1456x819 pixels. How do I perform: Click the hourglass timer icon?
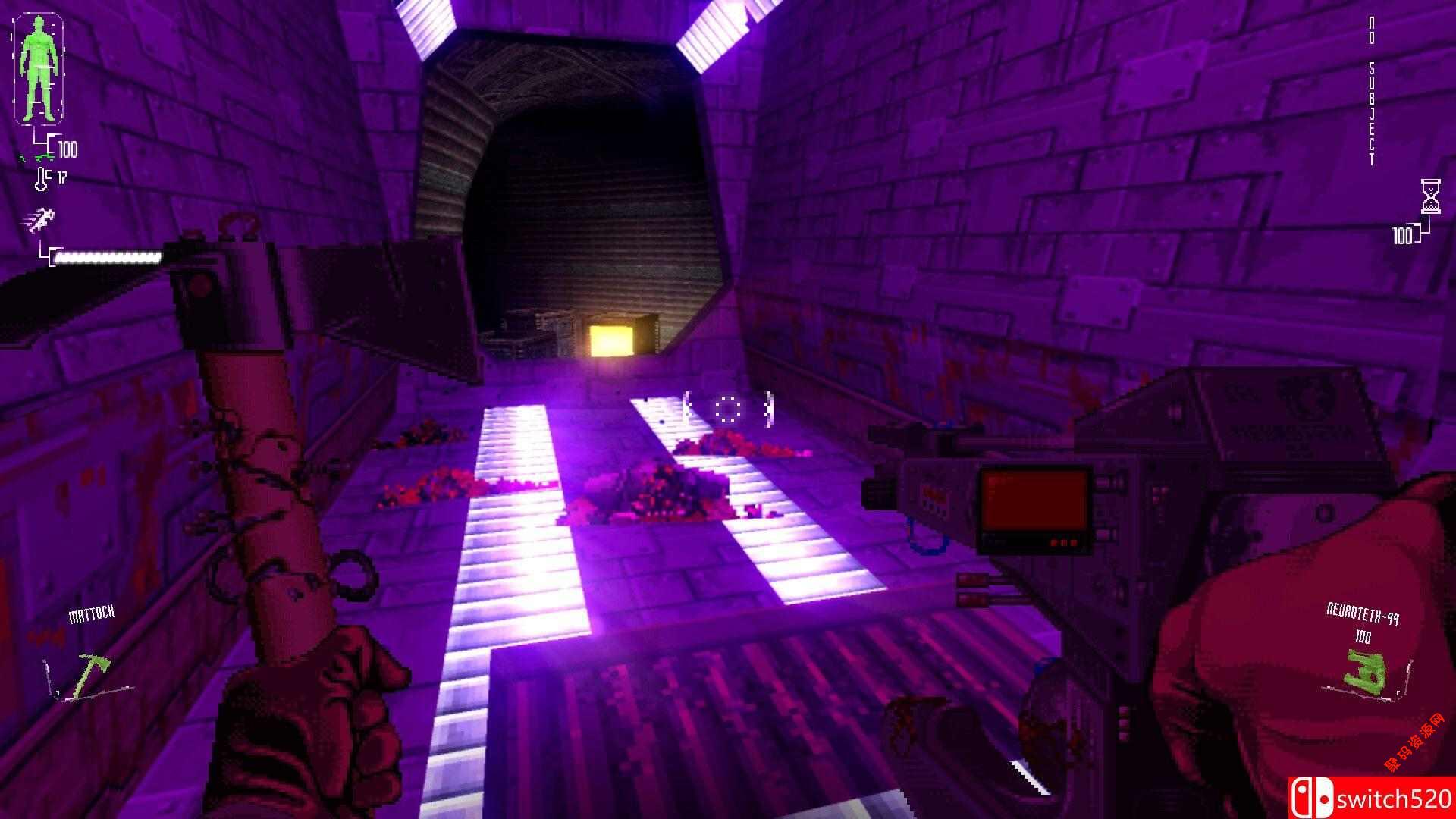[1430, 197]
